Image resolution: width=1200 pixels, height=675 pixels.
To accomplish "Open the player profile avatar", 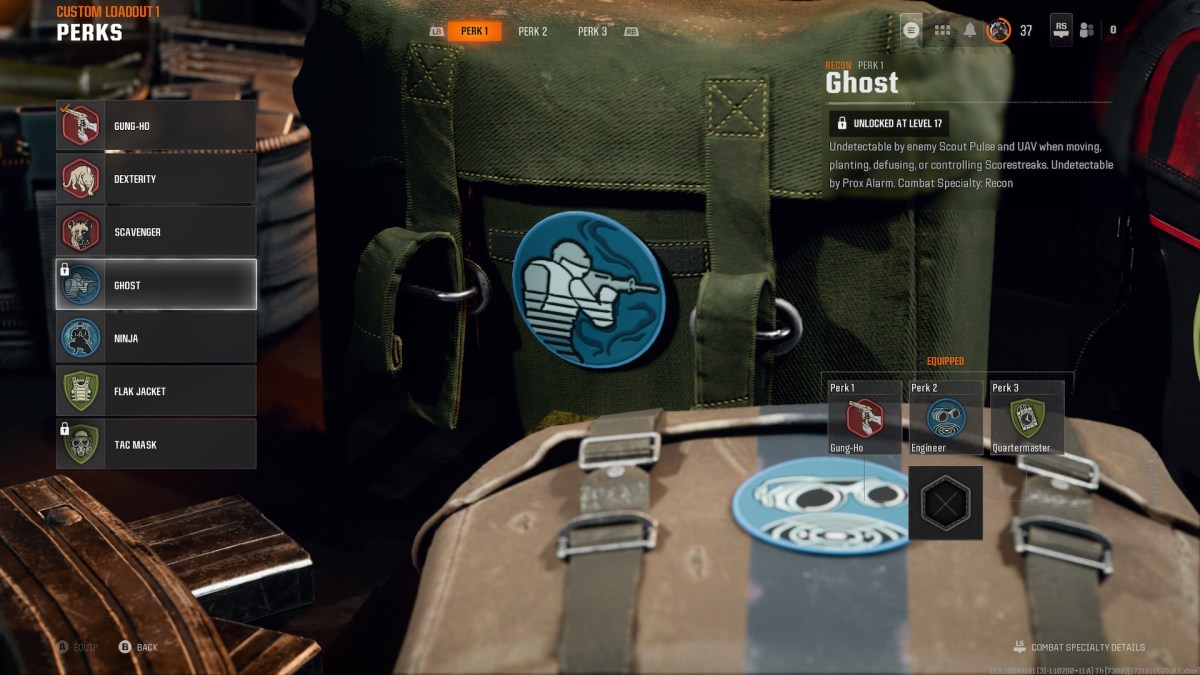I will [998, 30].
